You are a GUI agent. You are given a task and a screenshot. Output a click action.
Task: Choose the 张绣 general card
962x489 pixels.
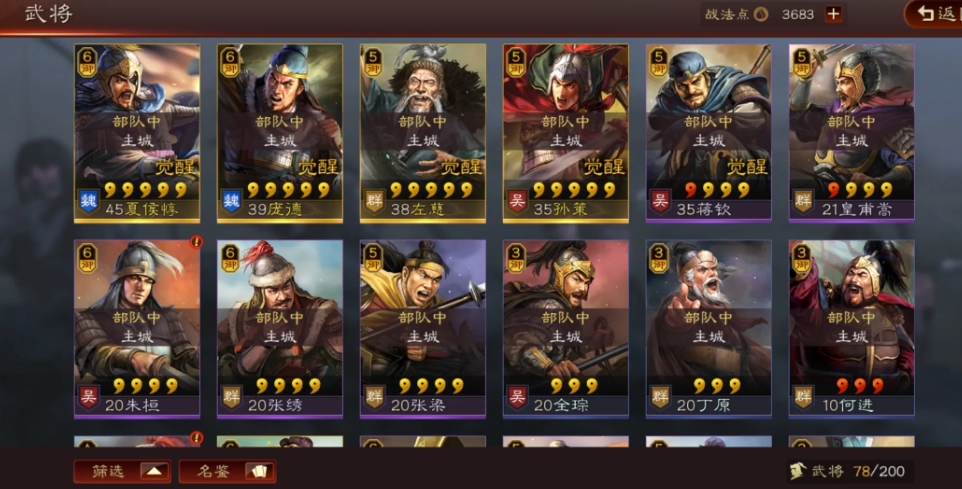pos(280,328)
